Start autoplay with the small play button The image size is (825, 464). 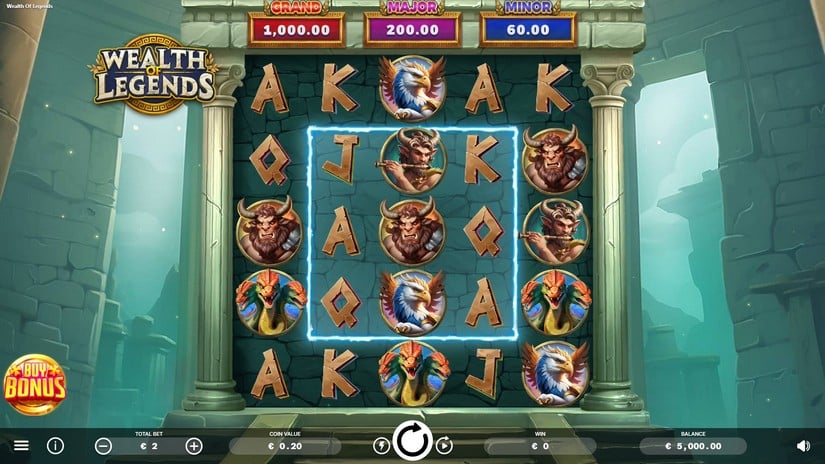coord(444,446)
